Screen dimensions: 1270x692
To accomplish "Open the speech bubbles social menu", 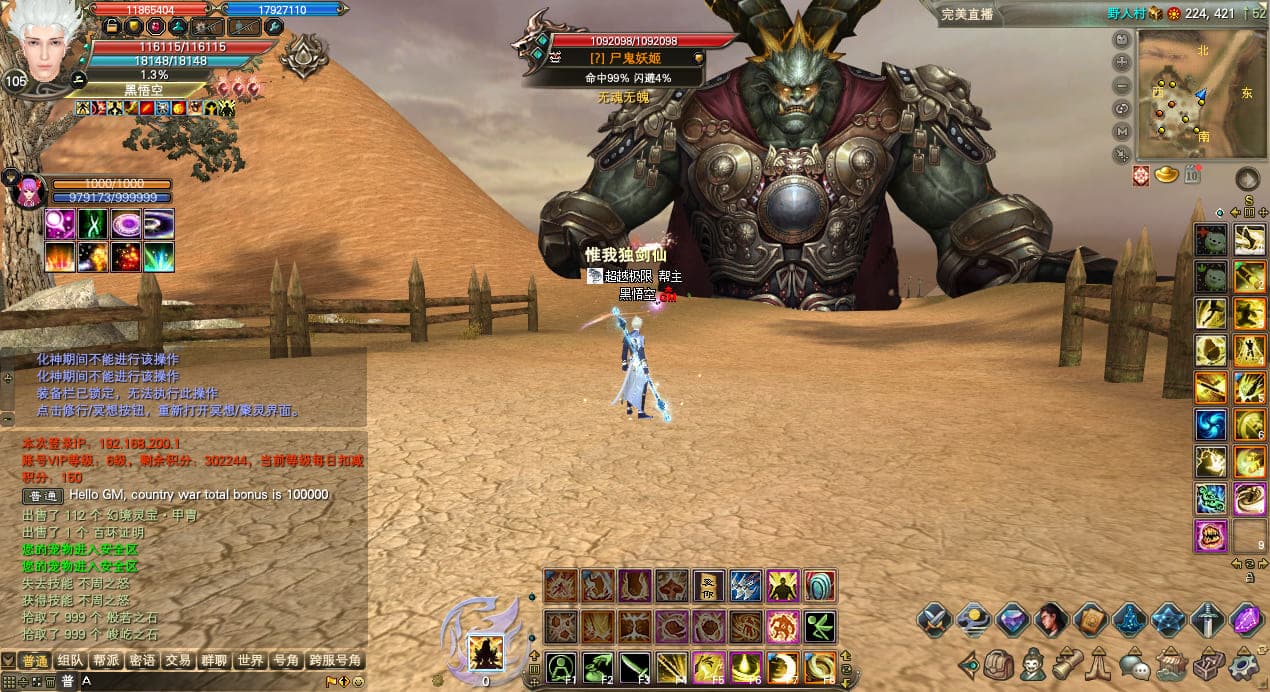I will [x=1134, y=663].
